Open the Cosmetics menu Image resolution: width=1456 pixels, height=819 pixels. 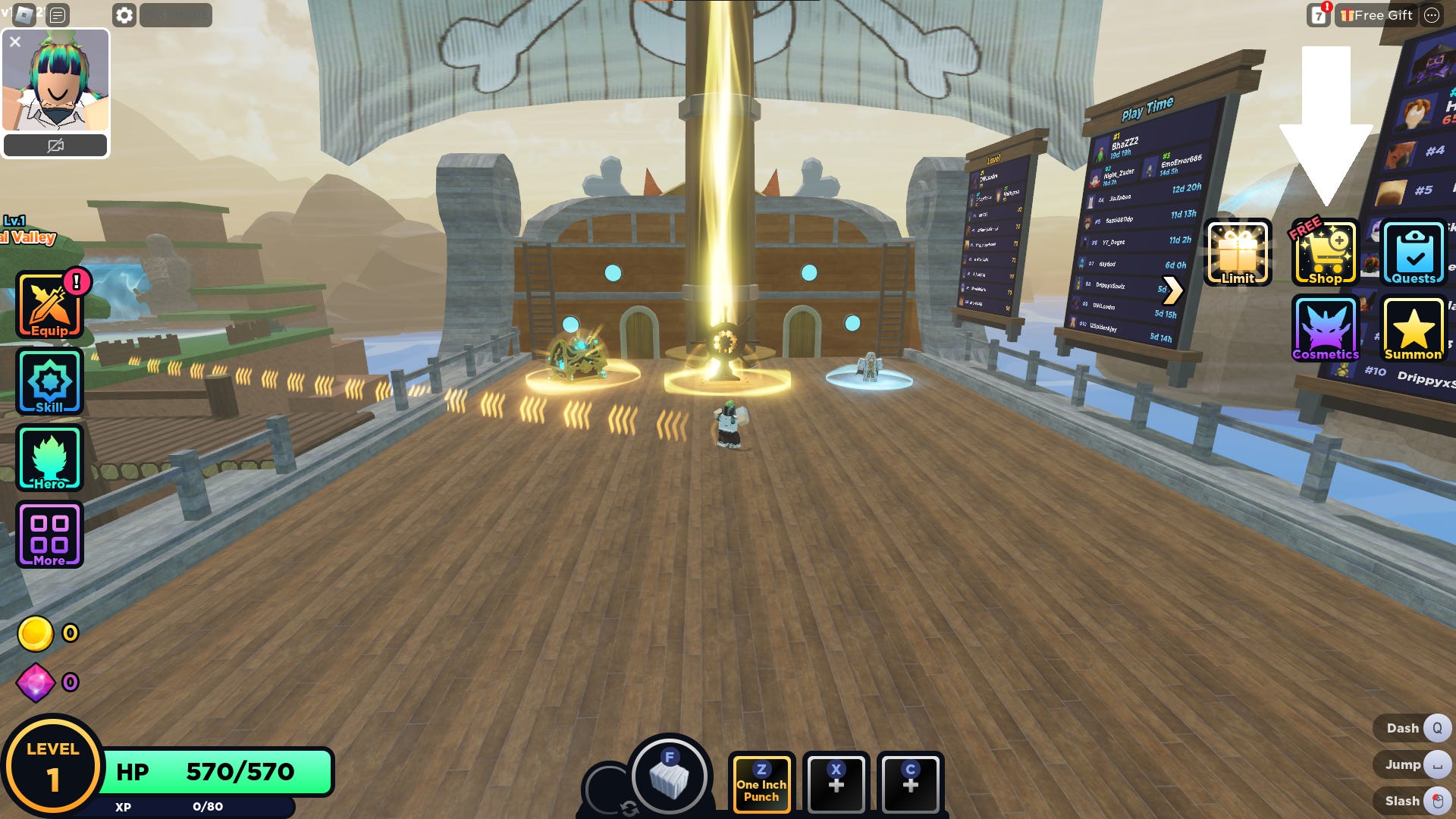tap(1326, 329)
